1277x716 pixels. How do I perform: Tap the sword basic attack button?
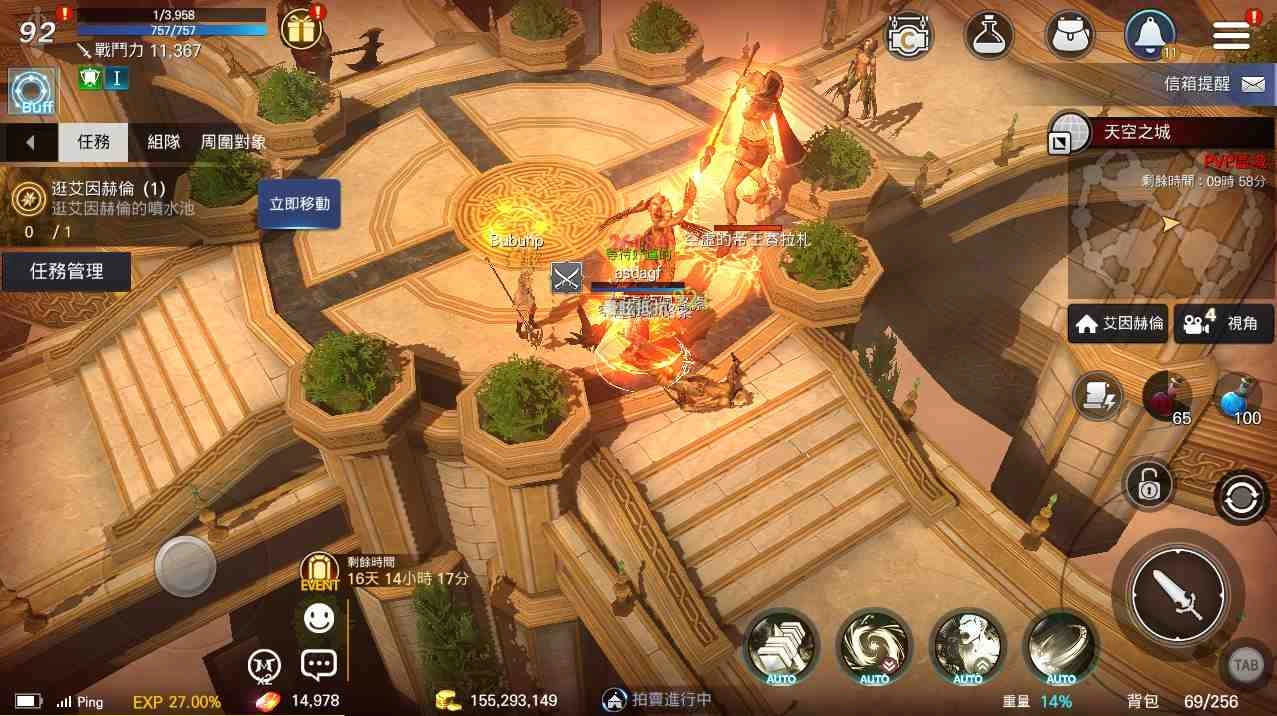tap(1178, 594)
